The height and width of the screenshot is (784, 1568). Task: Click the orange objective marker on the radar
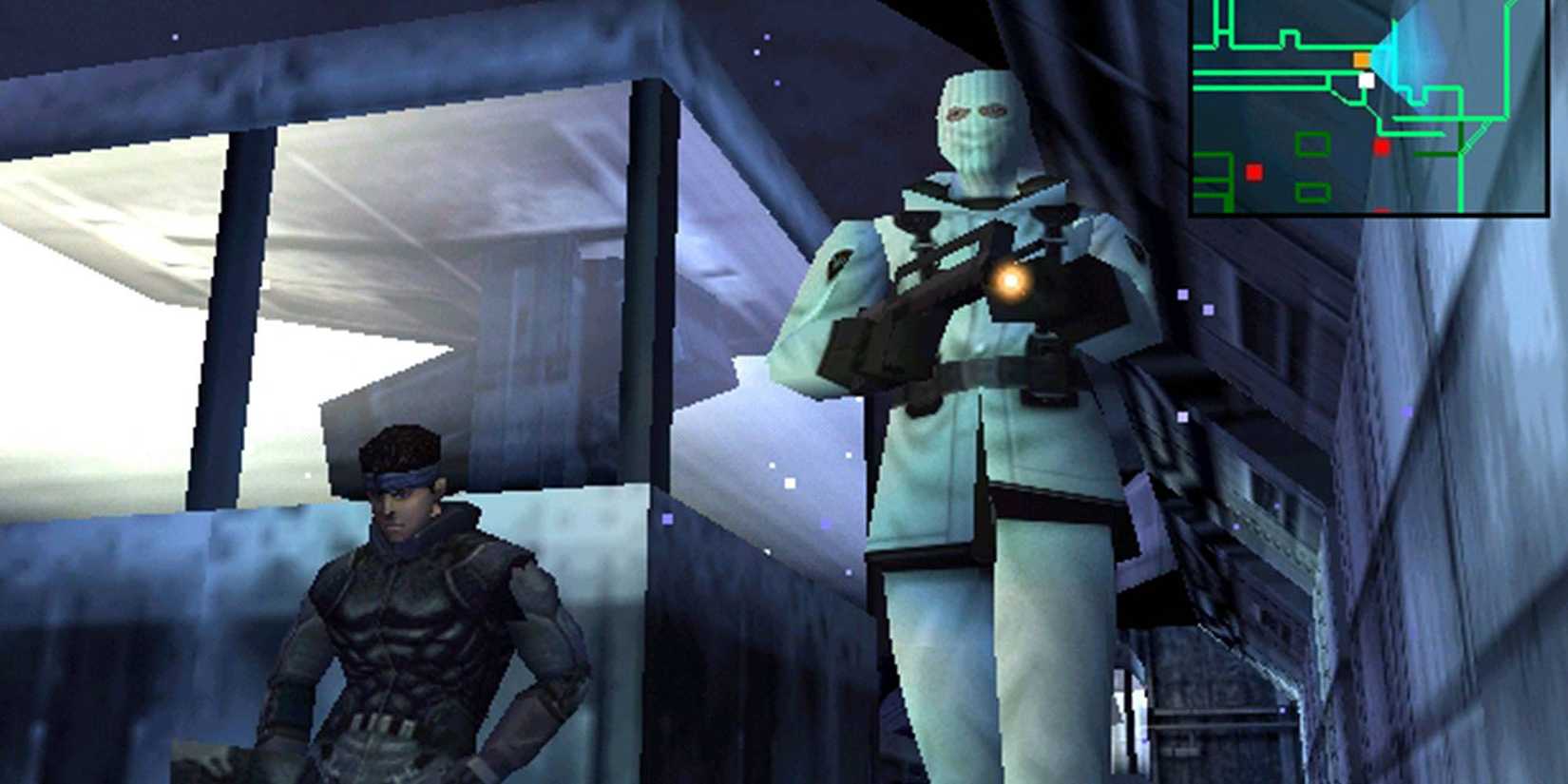coord(1362,59)
